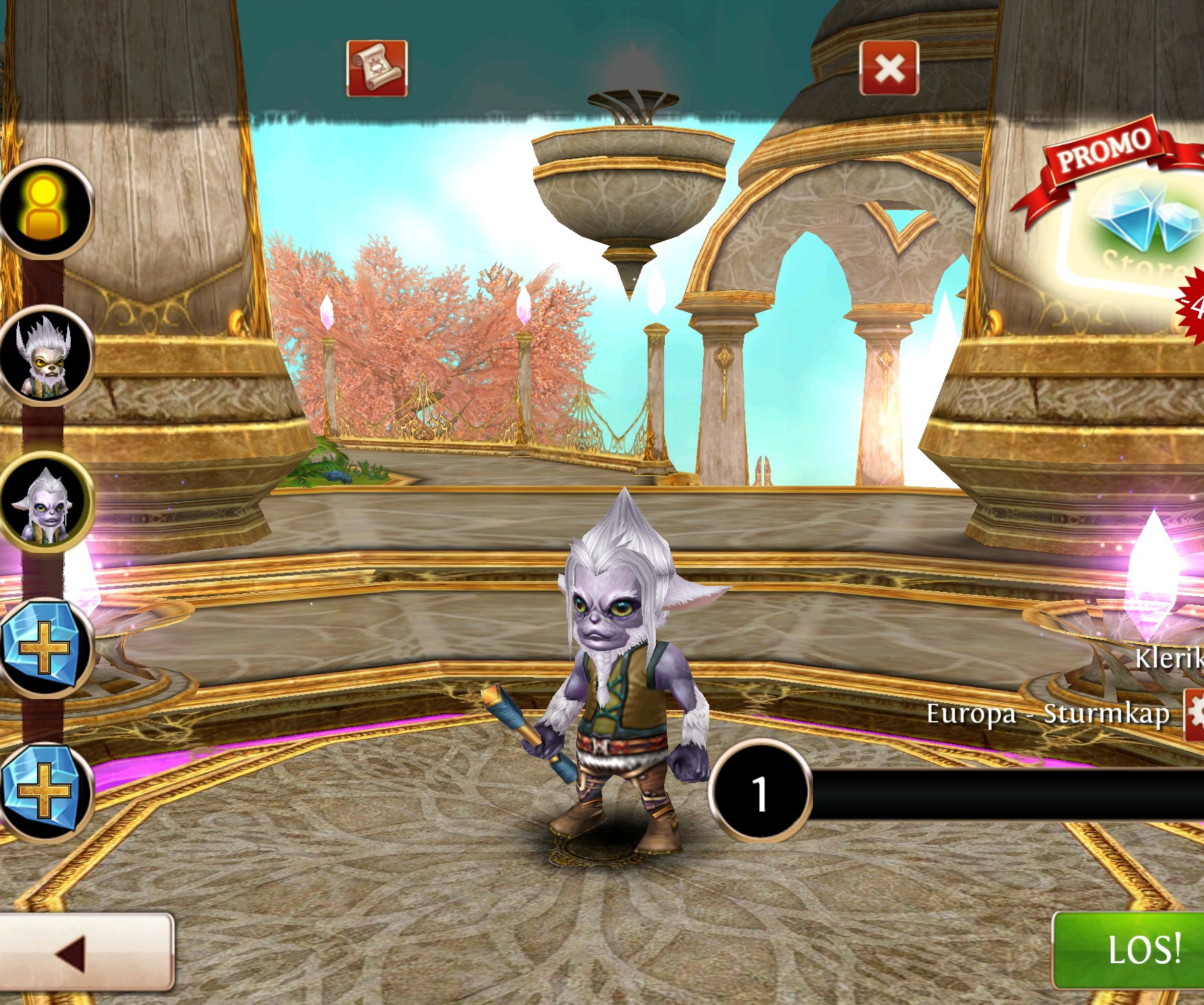Open server settings gear beside Europa - Sturmkap
Viewport: 1204px width, 1005px height.
point(1194,713)
